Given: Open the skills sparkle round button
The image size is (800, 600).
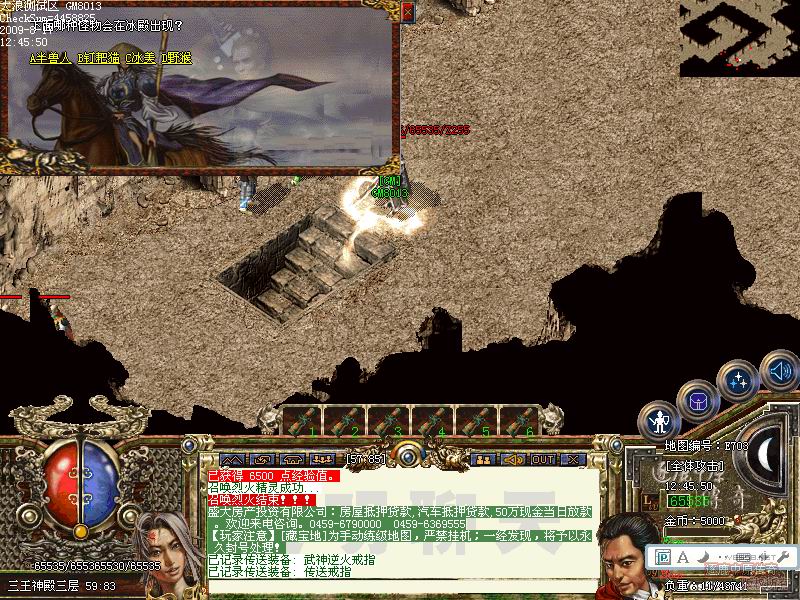Looking at the screenshot, I should (x=739, y=380).
